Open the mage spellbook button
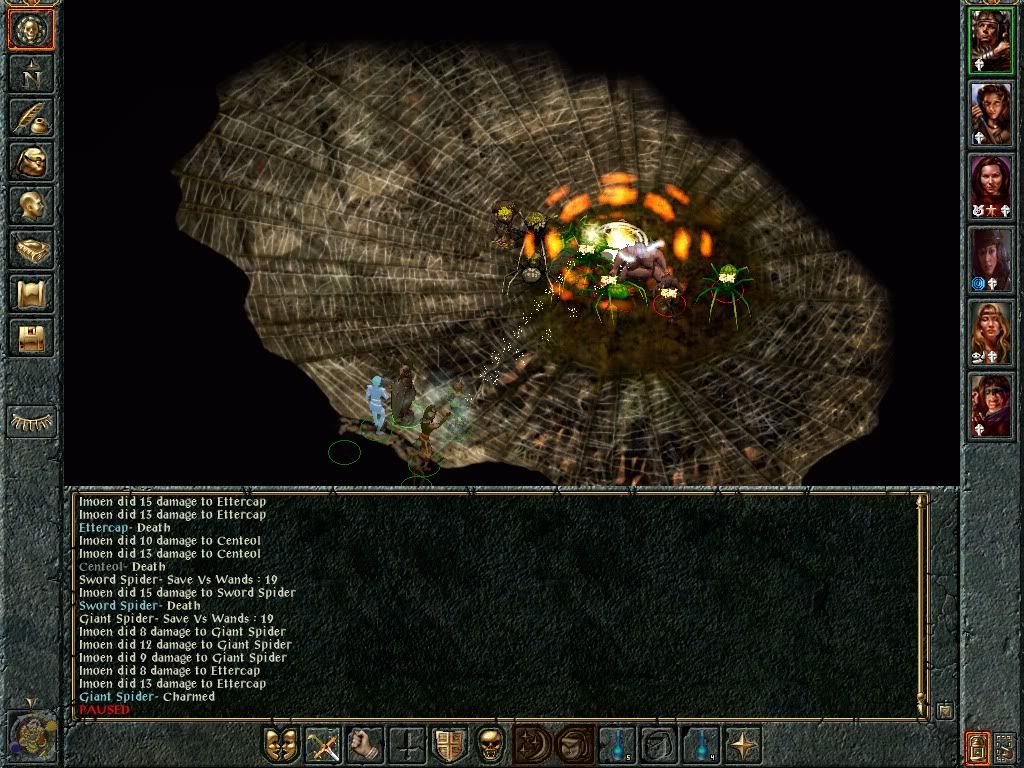Image resolution: width=1024 pixels, height=768 pixels. coord(31,249)
